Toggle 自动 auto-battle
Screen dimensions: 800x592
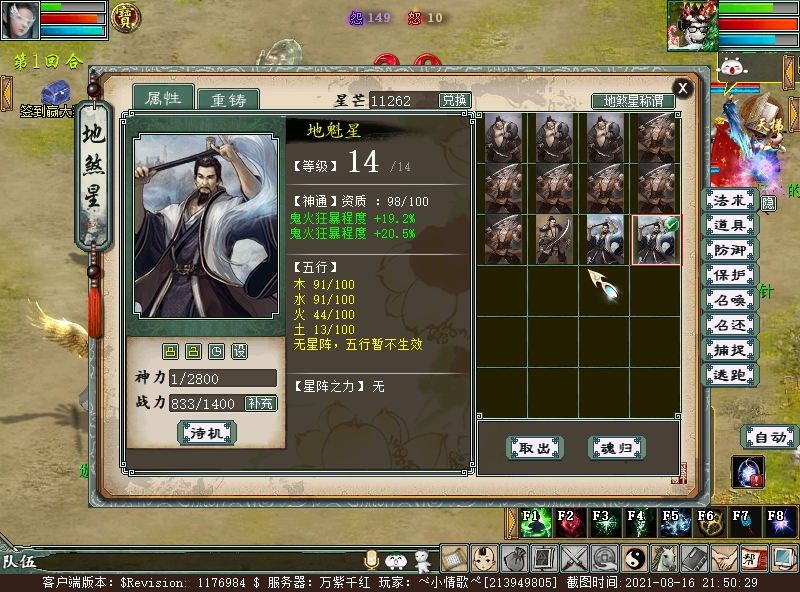769,437
